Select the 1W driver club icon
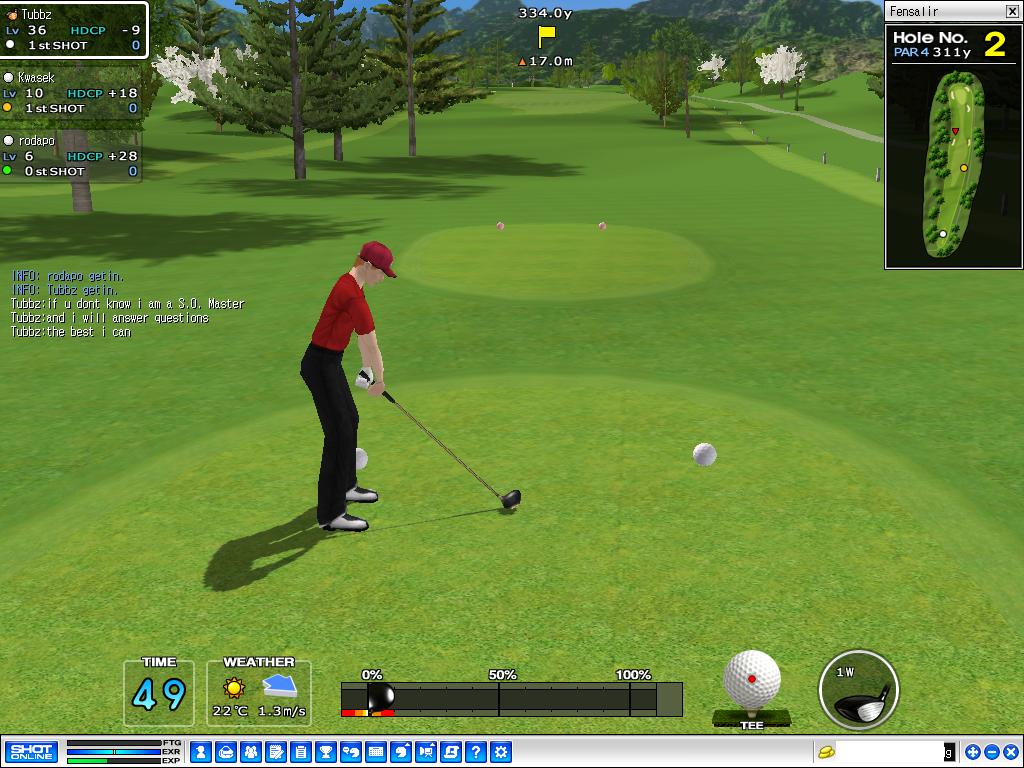The height and width of the screenshot is (768, 1024). (859, 690)
